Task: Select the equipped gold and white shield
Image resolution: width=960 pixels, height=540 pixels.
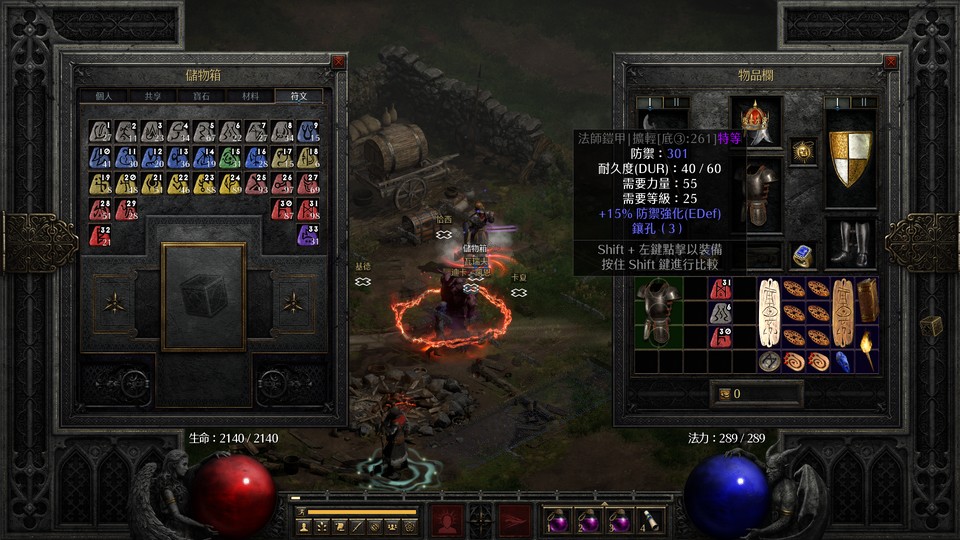Action: tap(850, 159)
